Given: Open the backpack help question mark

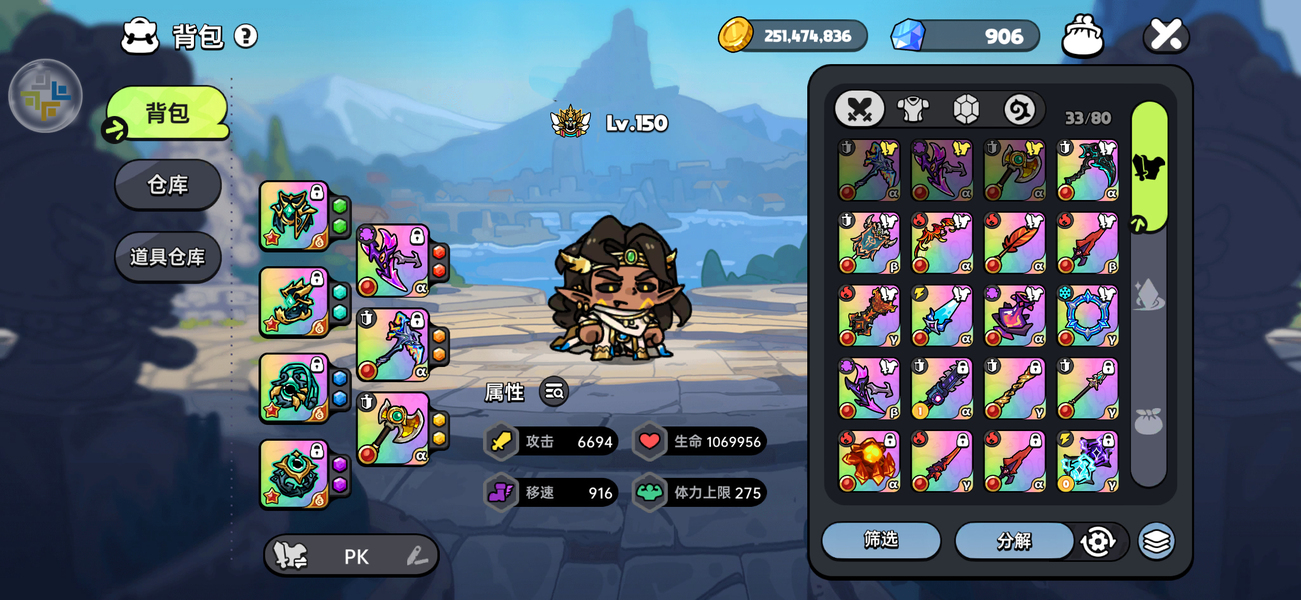Looking at the screenshot, I should pyautogui.click(x=246, y=37).
